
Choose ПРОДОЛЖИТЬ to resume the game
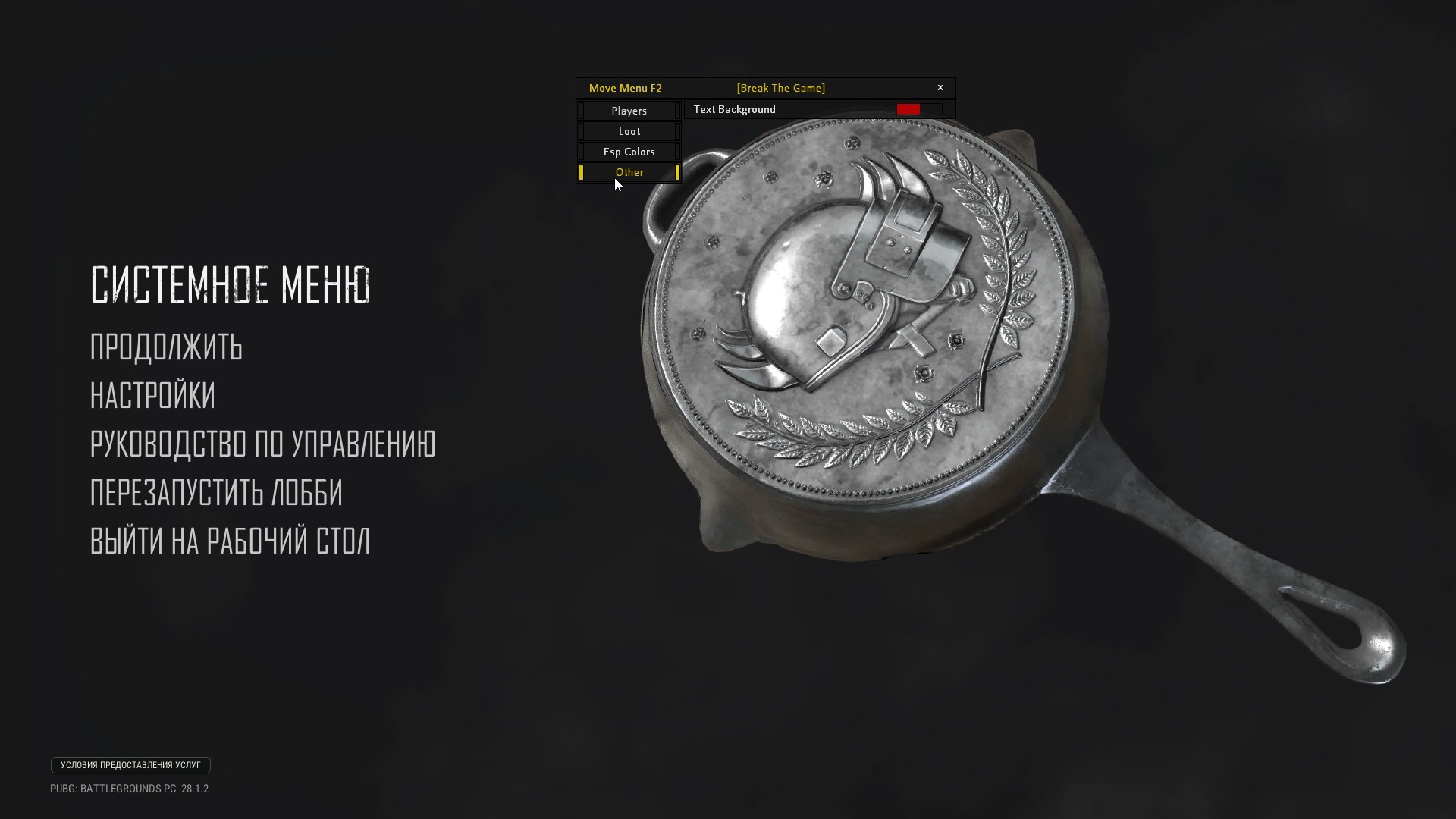[165, 347]
